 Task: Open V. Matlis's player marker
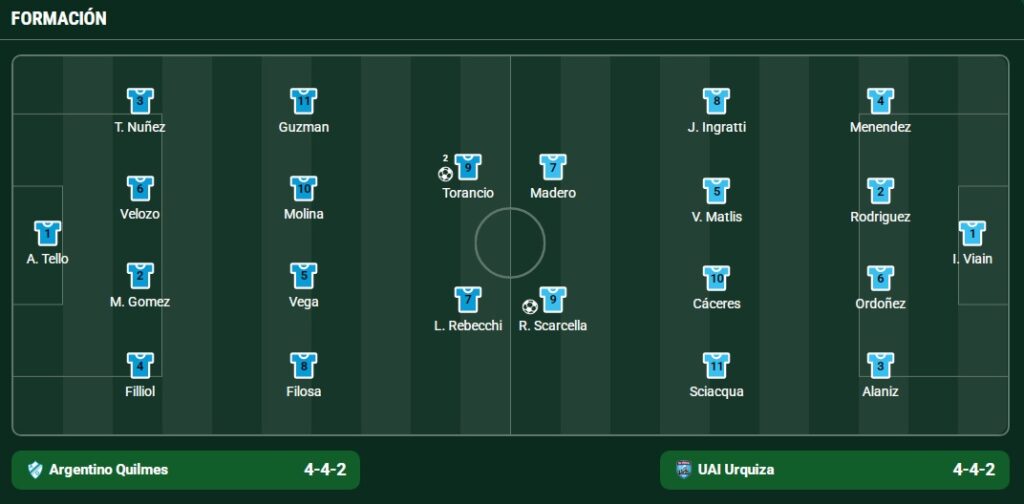(x=716, y=191)
